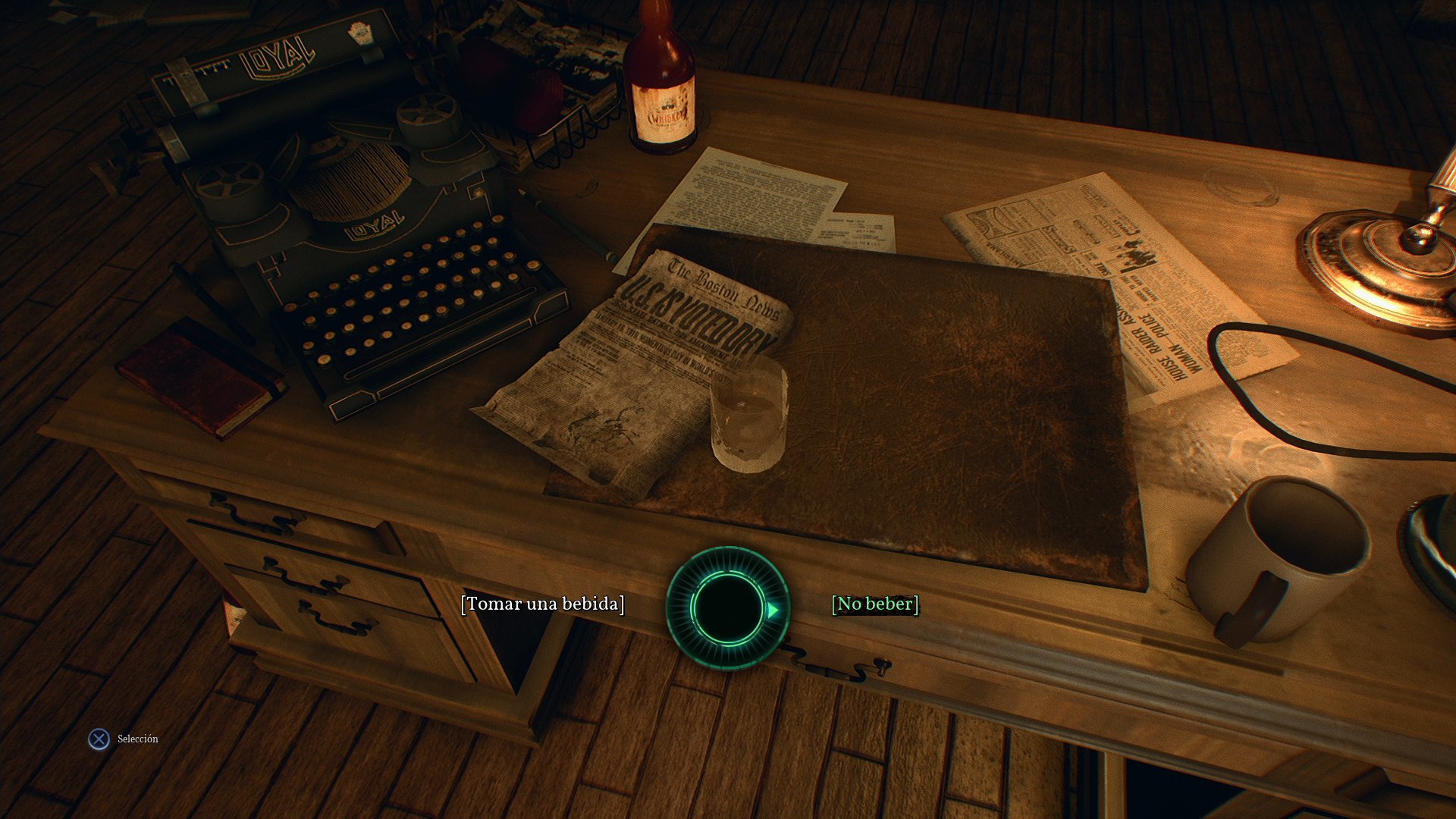The height and width of the screenshot is (819, 1456).
Task: Select the [Tomar una bebida] dialogue option
Action: click(x=543, y=604)
